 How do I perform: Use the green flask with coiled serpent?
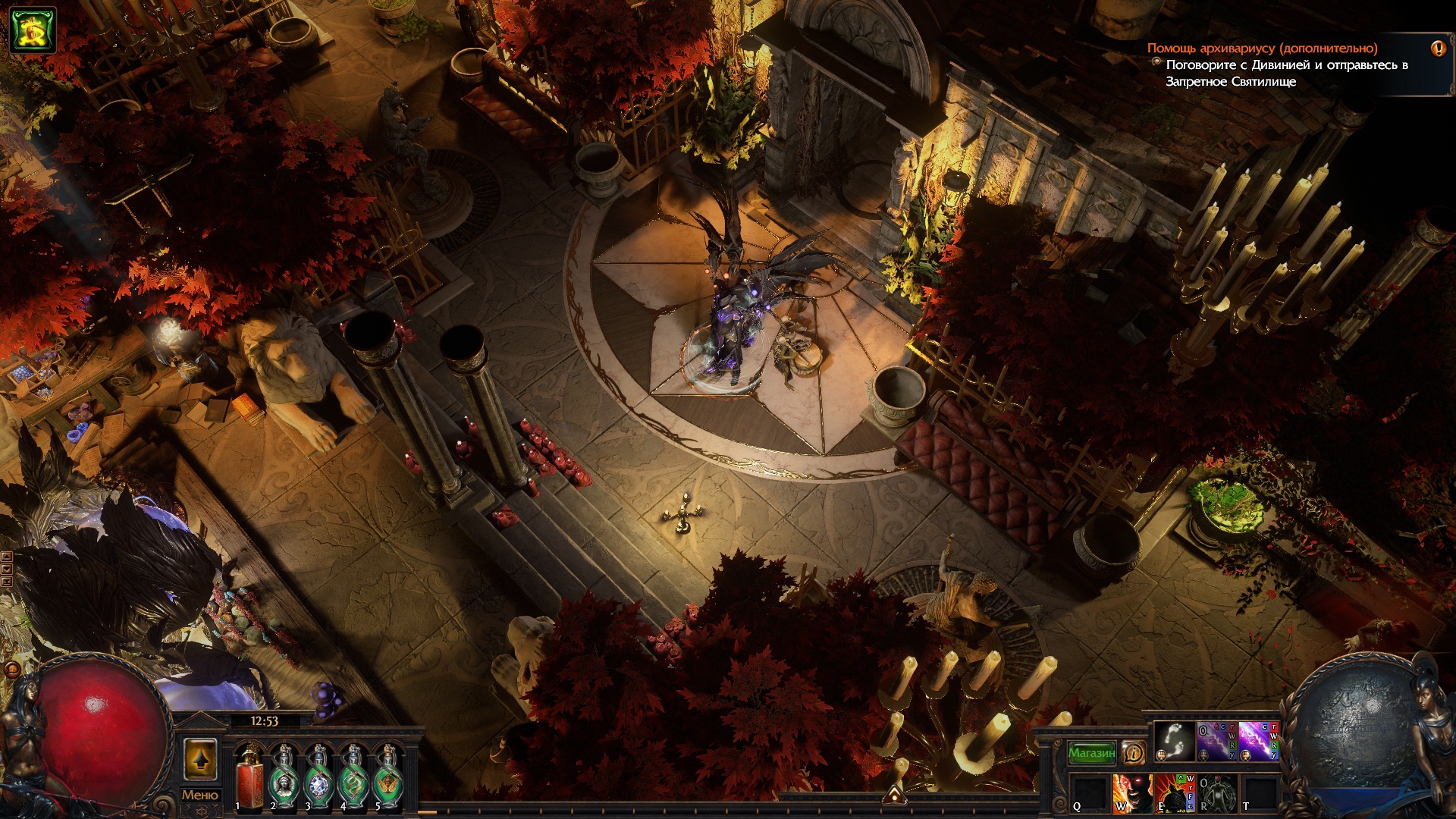(x=353, y=777)
